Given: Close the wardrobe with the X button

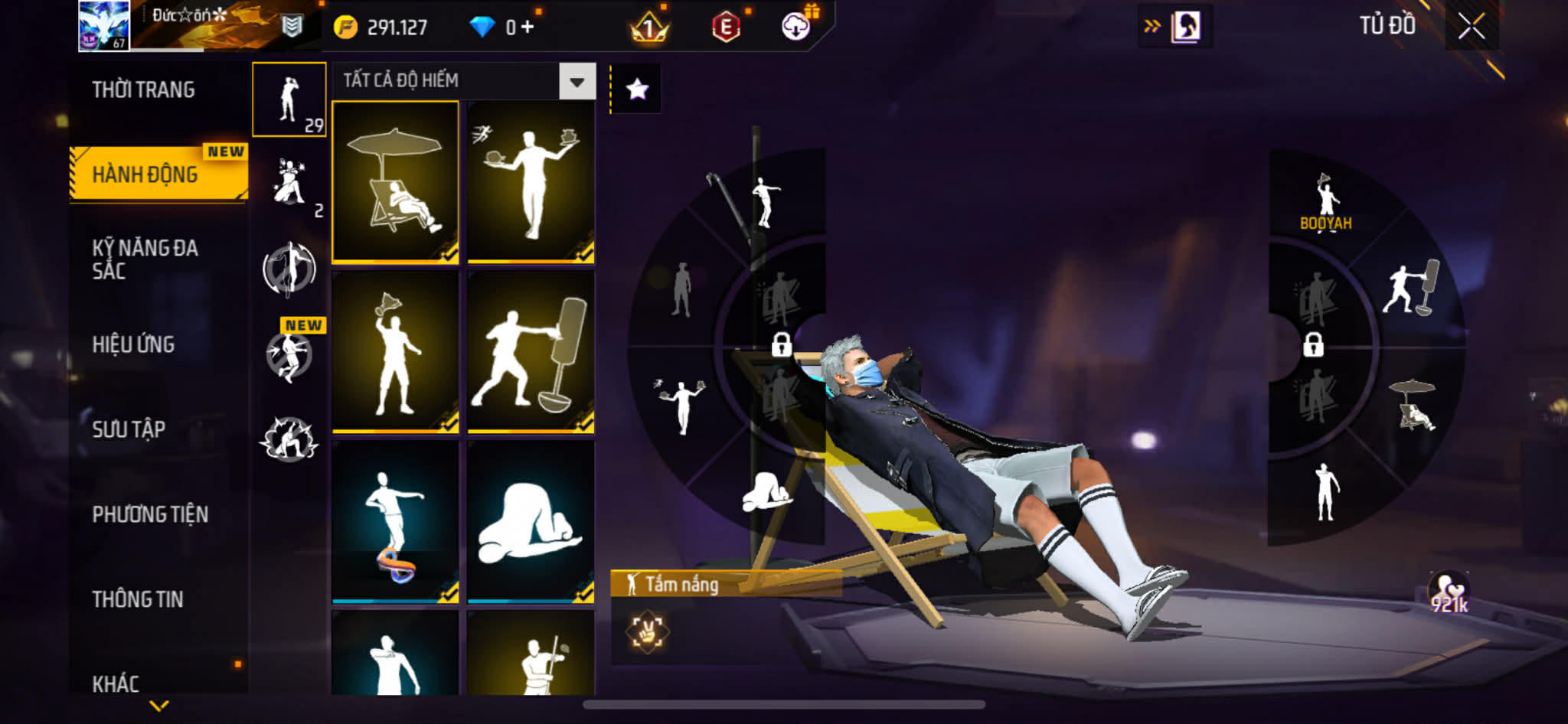Looking at the screenshot, I should 1471,27.
